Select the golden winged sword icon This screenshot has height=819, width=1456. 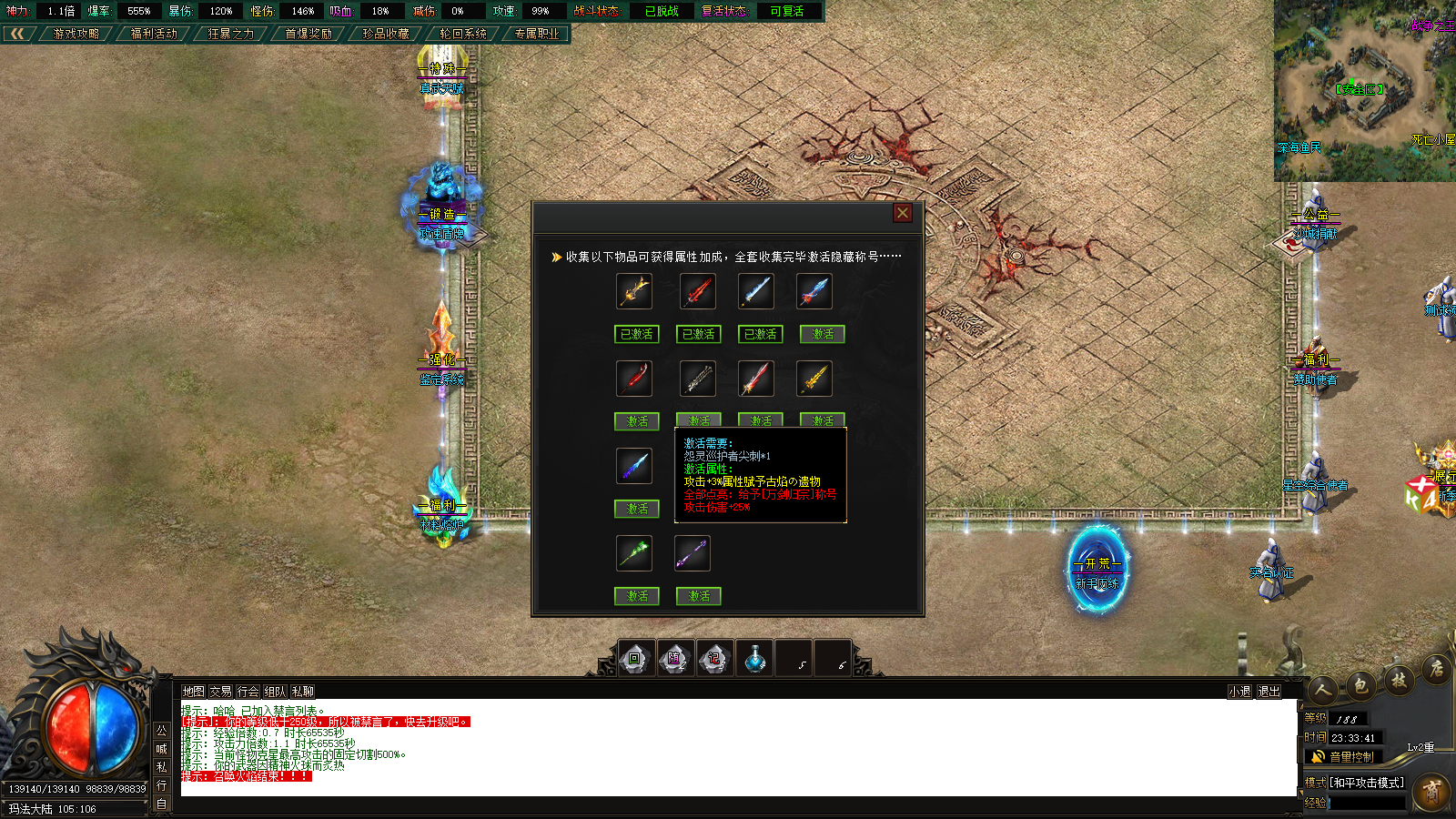point(634,291)
